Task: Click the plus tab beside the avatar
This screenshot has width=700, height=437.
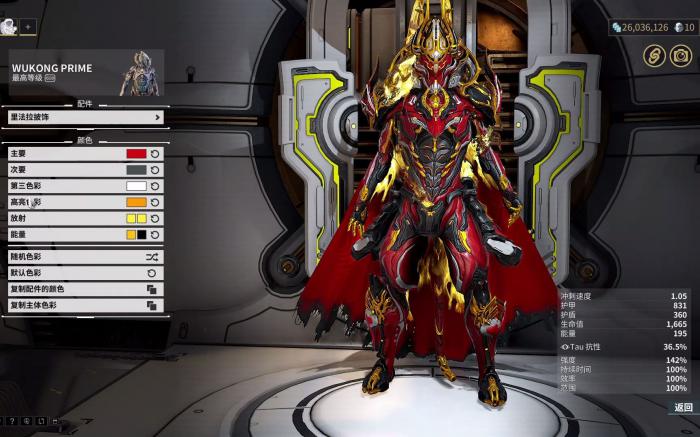Action: point(28,27)
